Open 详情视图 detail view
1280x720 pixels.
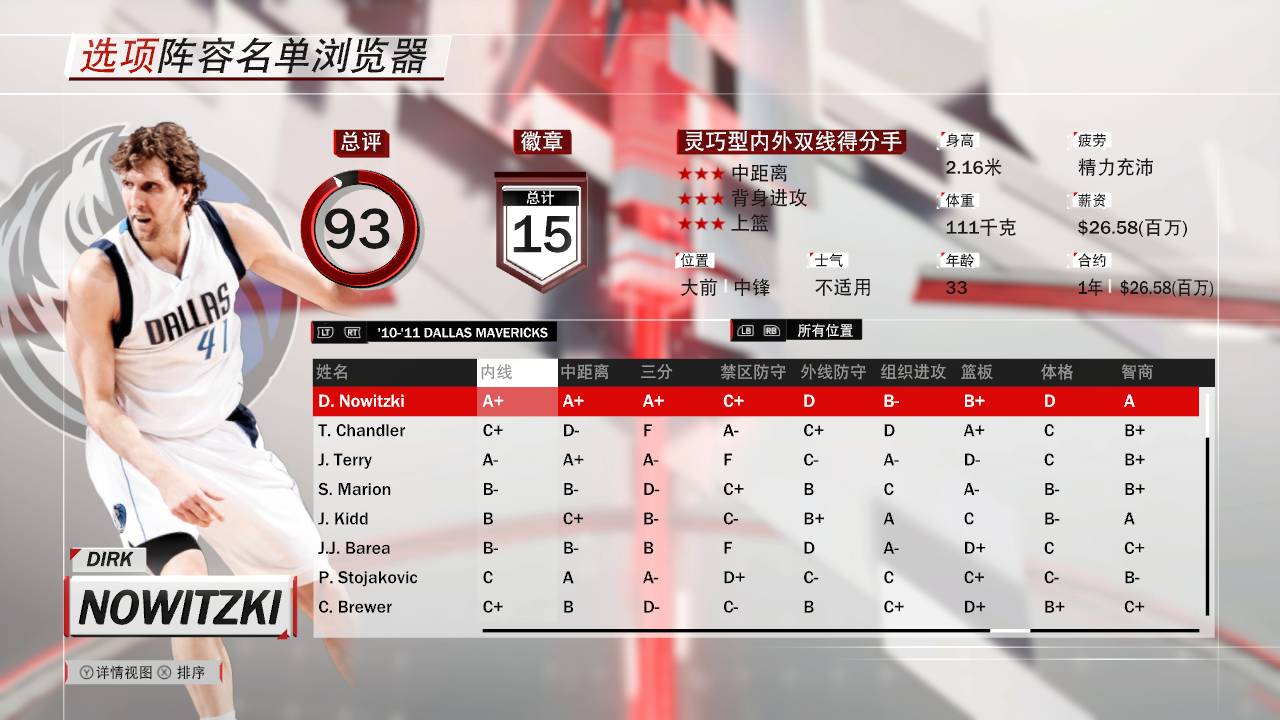(x=125, y=674)
